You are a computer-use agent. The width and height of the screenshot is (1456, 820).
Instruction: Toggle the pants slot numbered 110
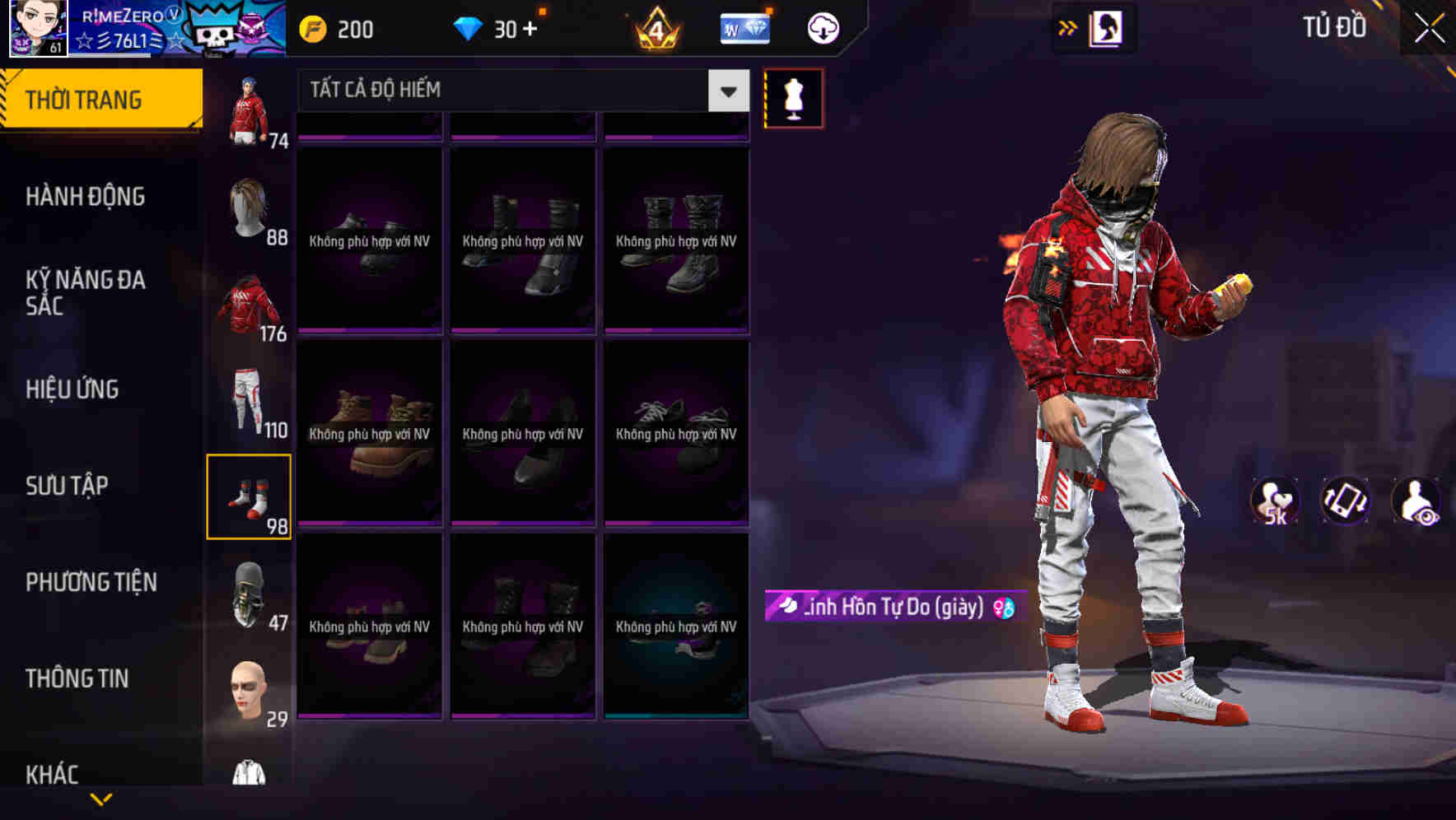[x=250, y=399]
